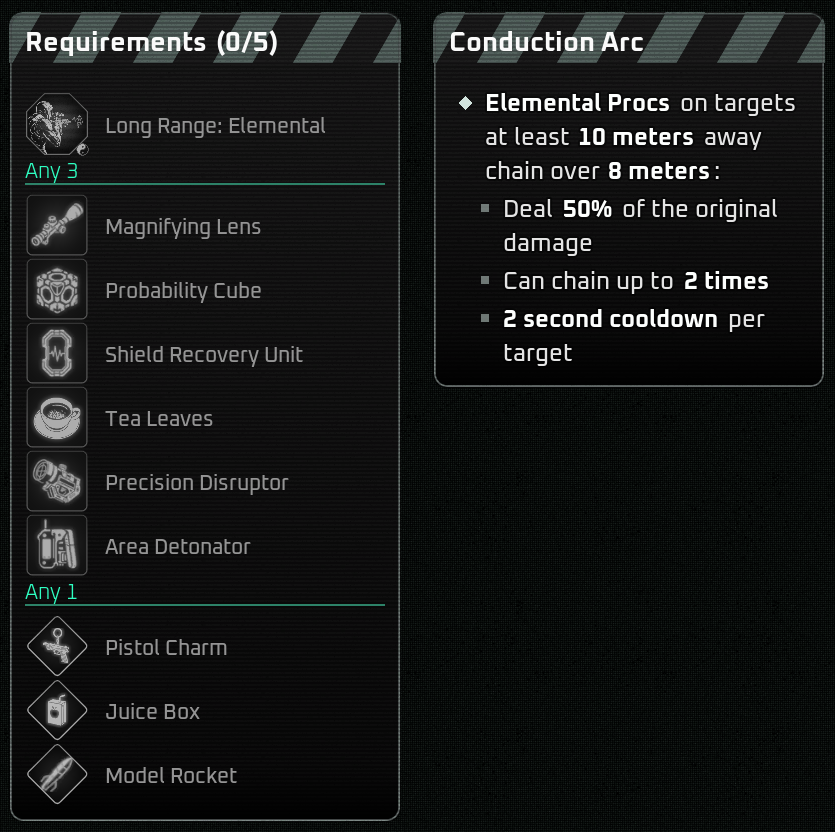Pick the Tea Leaves item
Viewport: 835px width, 832px height.
pyautogui.click(x=159, y=419)
